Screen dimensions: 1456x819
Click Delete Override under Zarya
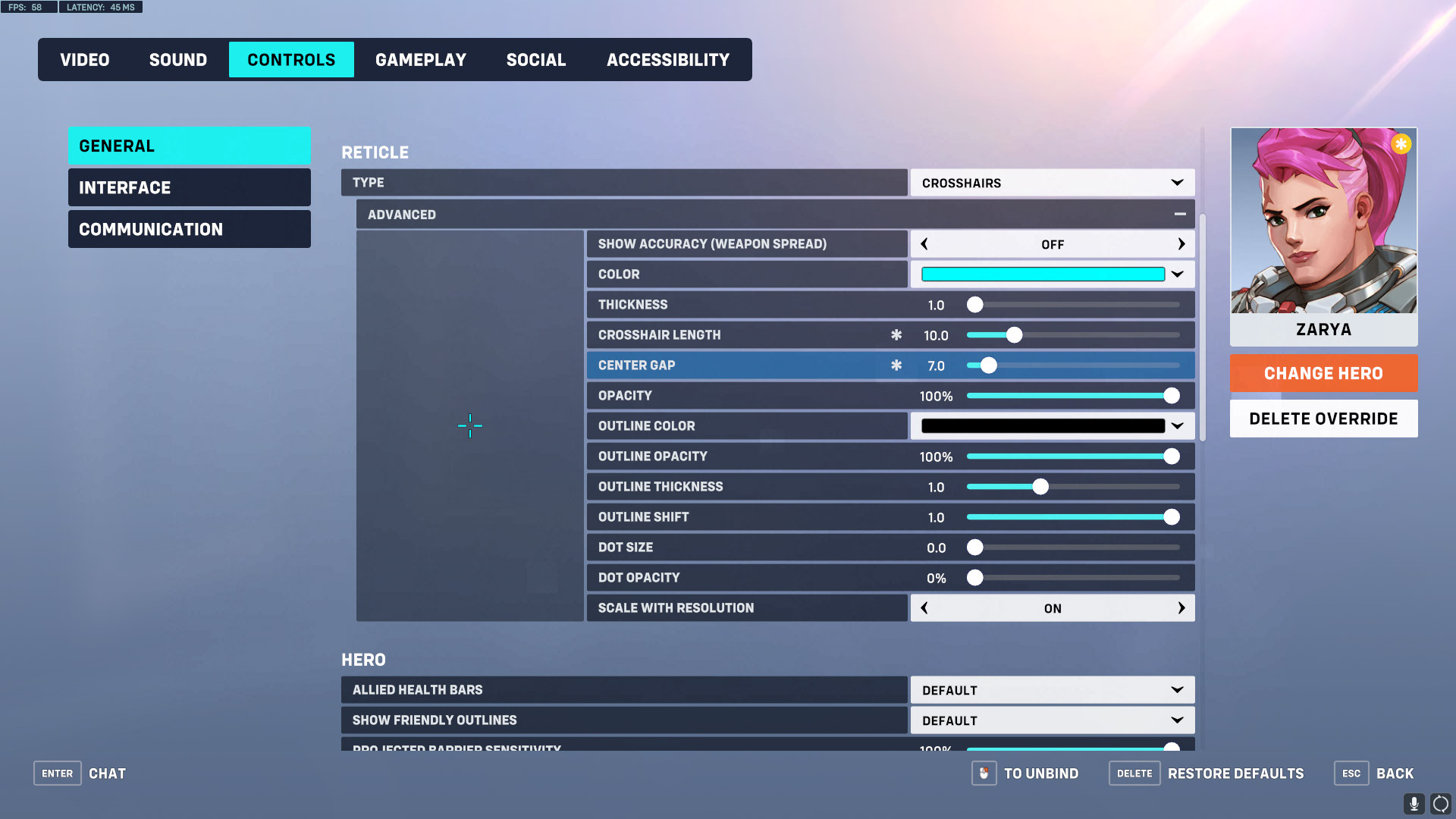1323,418
